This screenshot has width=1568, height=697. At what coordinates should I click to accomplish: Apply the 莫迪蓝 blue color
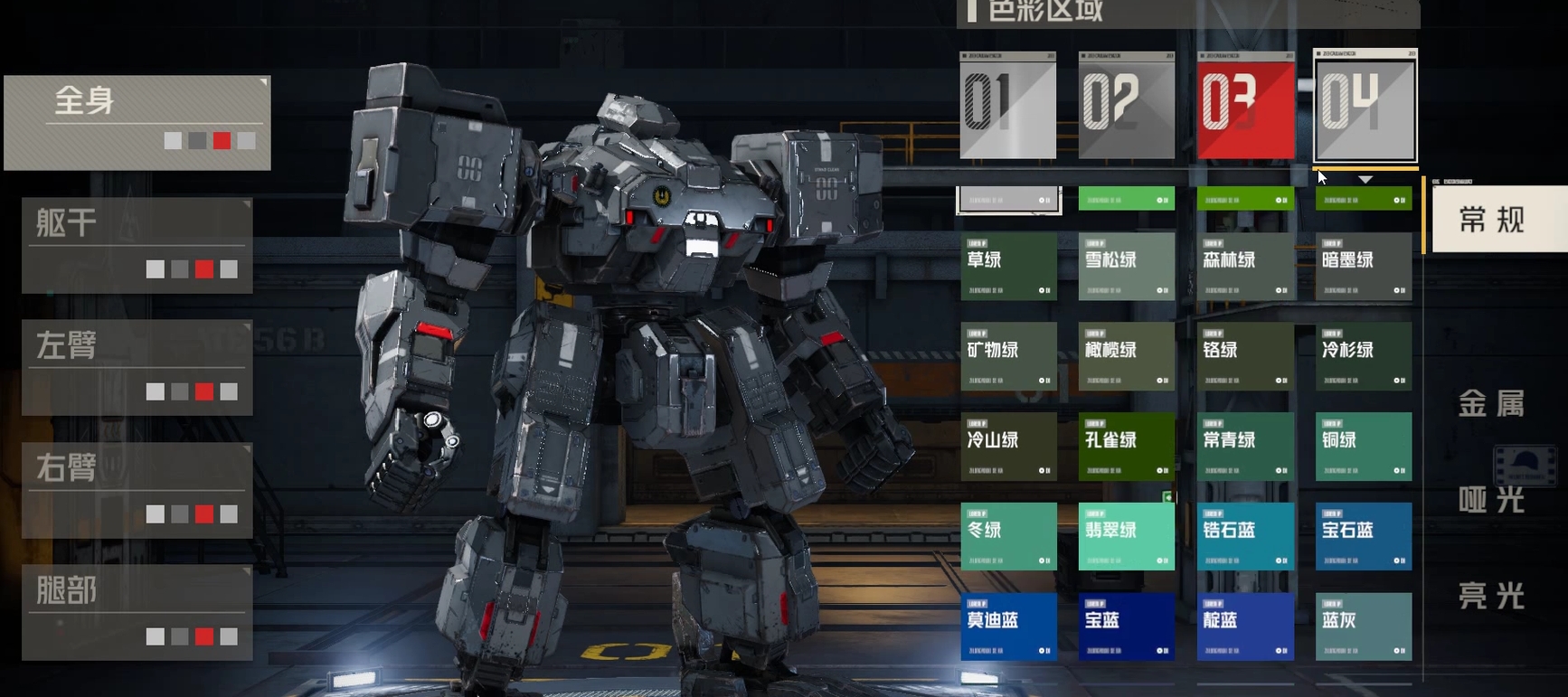1008,626
